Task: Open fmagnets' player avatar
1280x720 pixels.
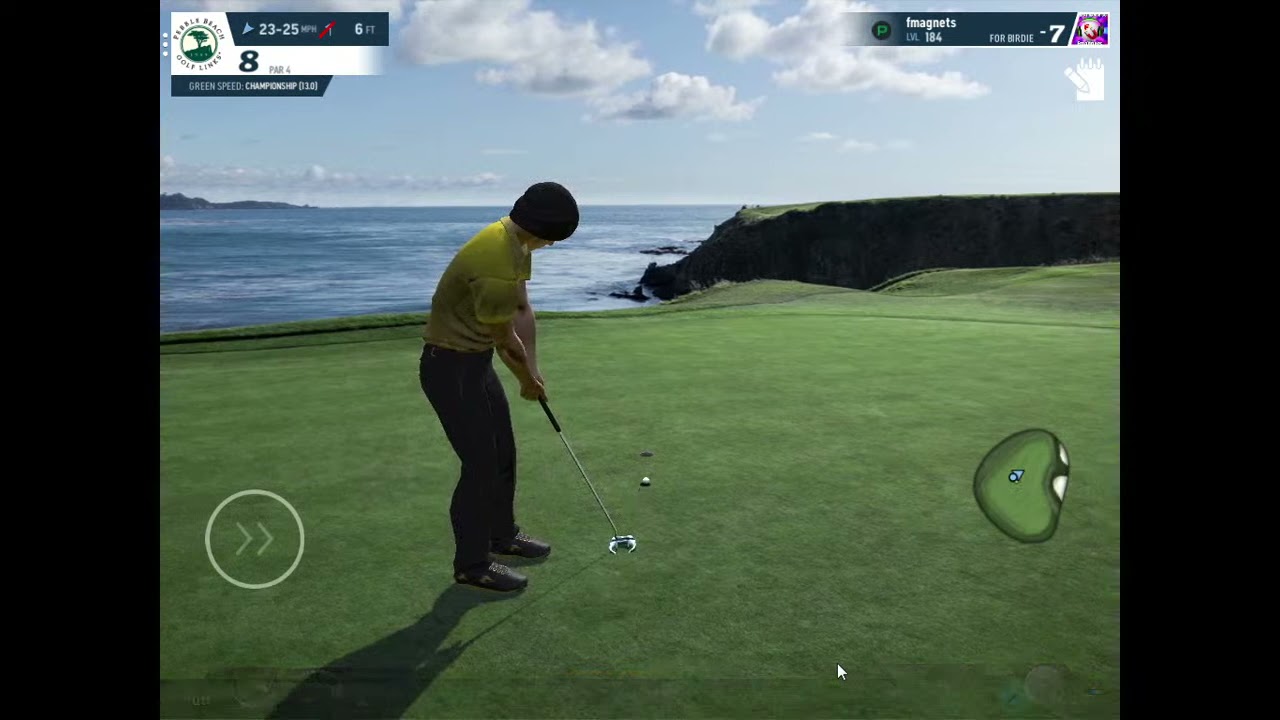Action: [1089, 30]
